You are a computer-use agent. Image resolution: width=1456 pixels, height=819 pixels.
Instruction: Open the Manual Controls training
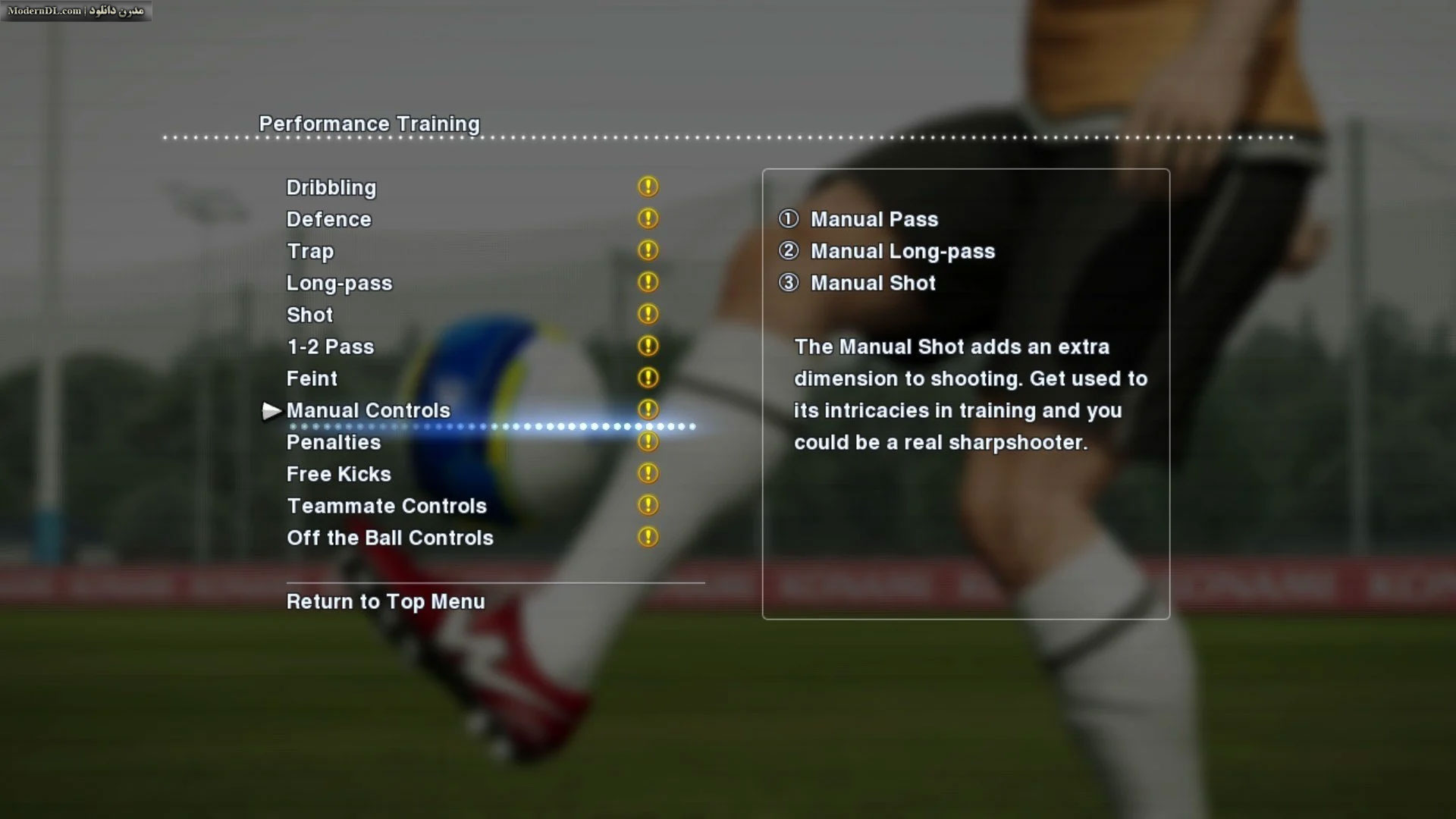(x=368, y=409)
